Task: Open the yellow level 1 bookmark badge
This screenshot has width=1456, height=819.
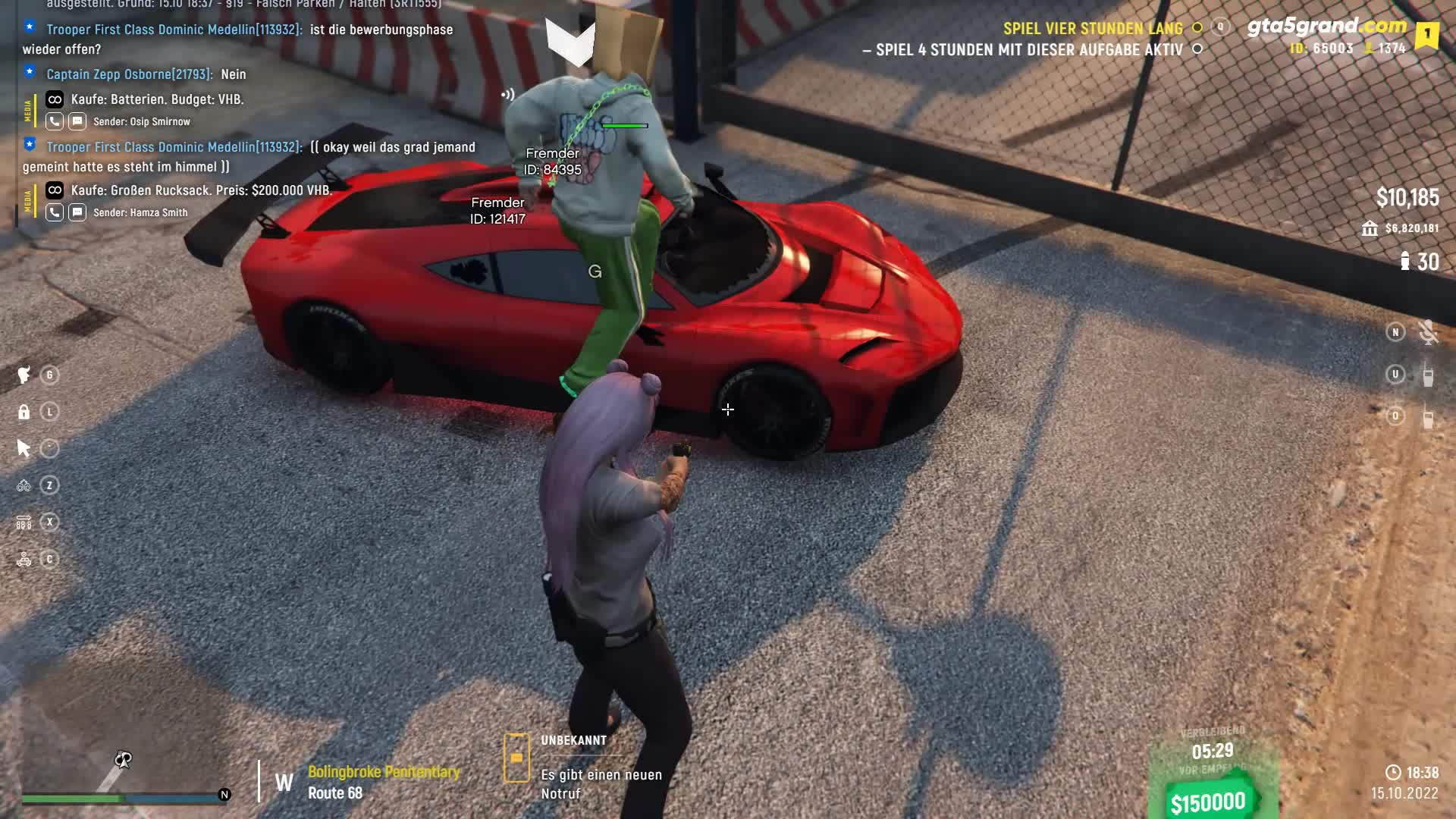Action: point(1426,34)
